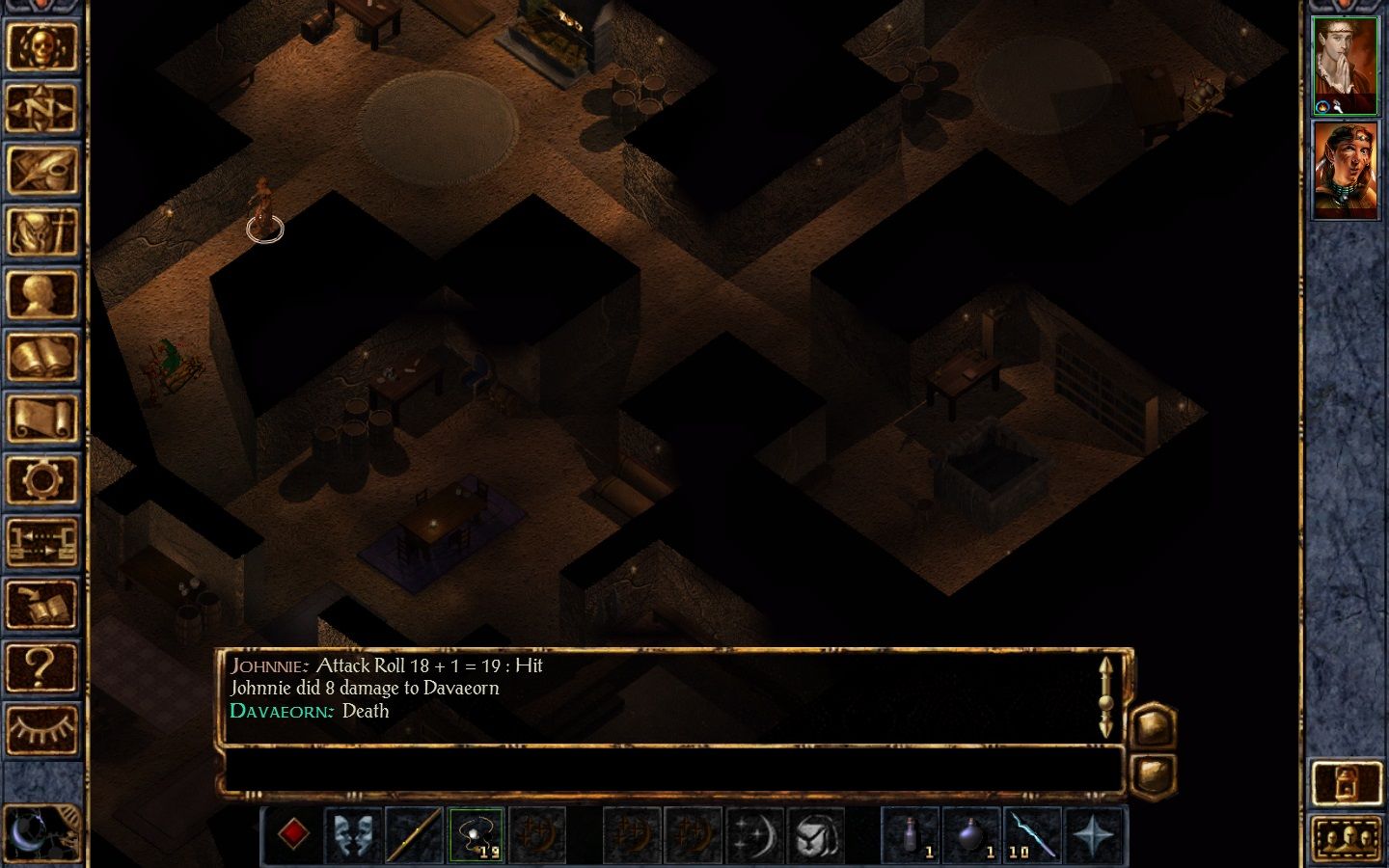Viewport: 1389px width, 868px height.
Task: Open the priest scroll button
Action: [x=41, y=419]
